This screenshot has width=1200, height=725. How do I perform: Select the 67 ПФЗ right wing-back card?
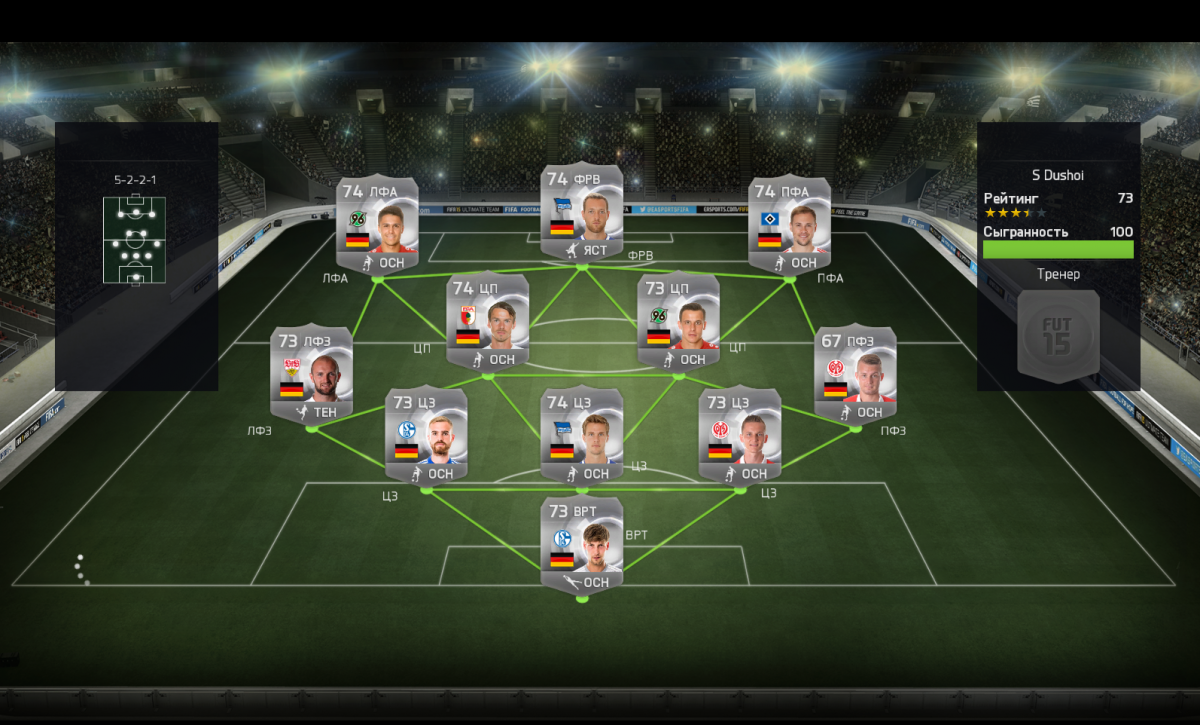tap(856, 375)
